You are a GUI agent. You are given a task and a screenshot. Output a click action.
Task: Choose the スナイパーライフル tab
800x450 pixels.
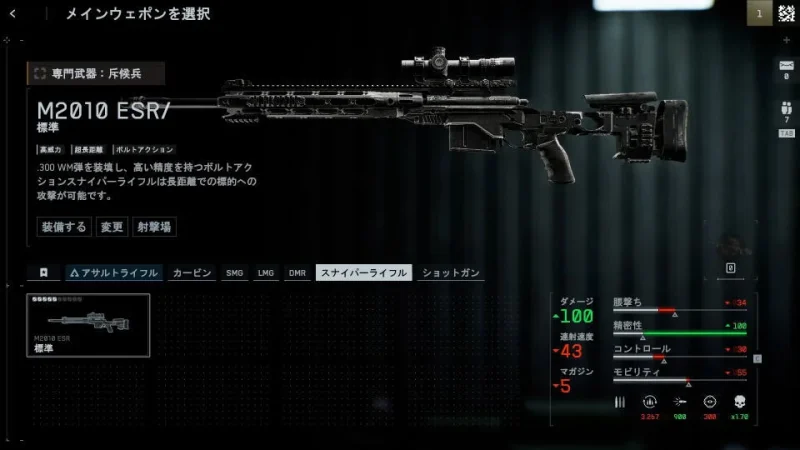coord(362,272)
